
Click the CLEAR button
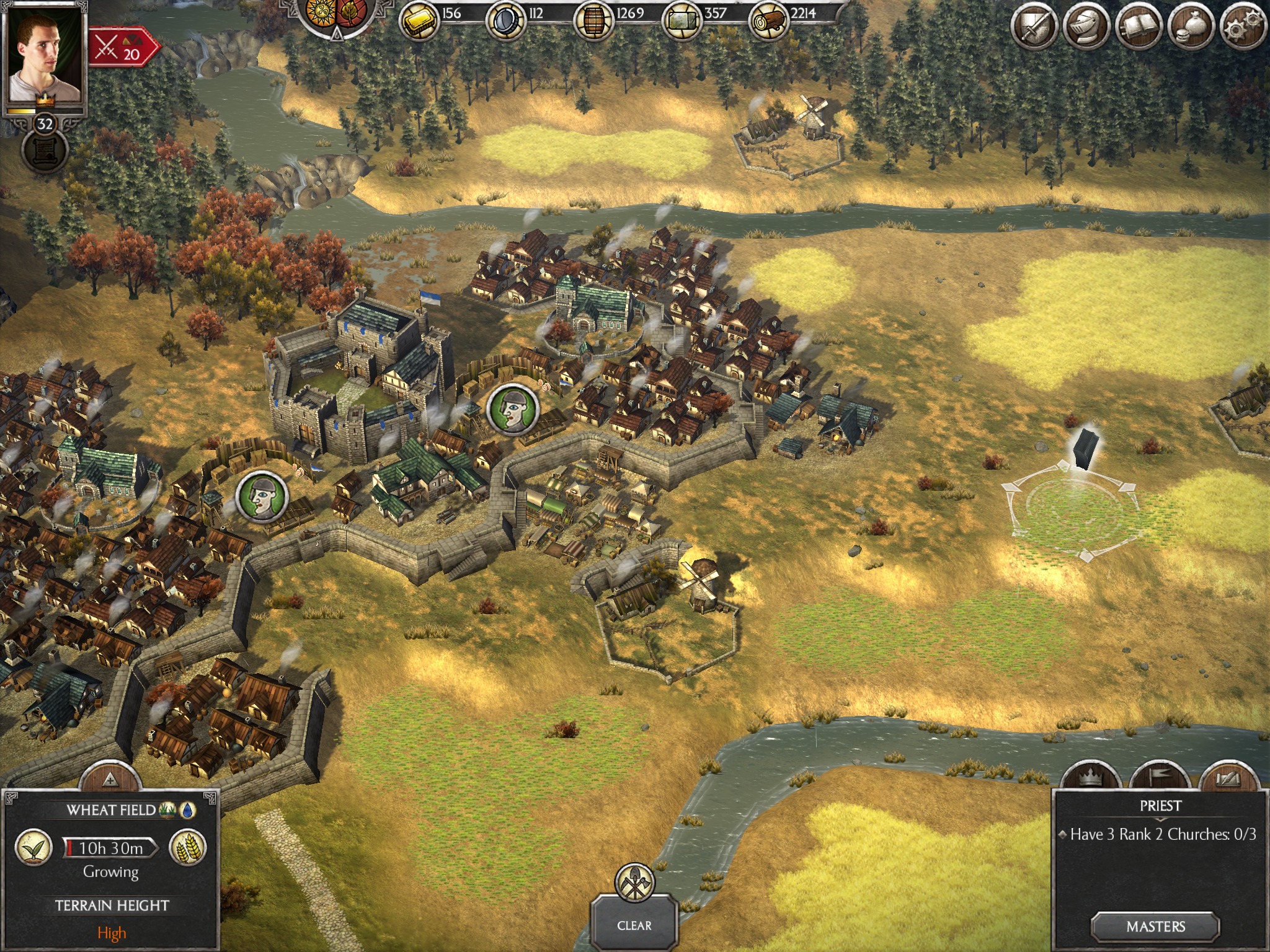tap(634, 925)
